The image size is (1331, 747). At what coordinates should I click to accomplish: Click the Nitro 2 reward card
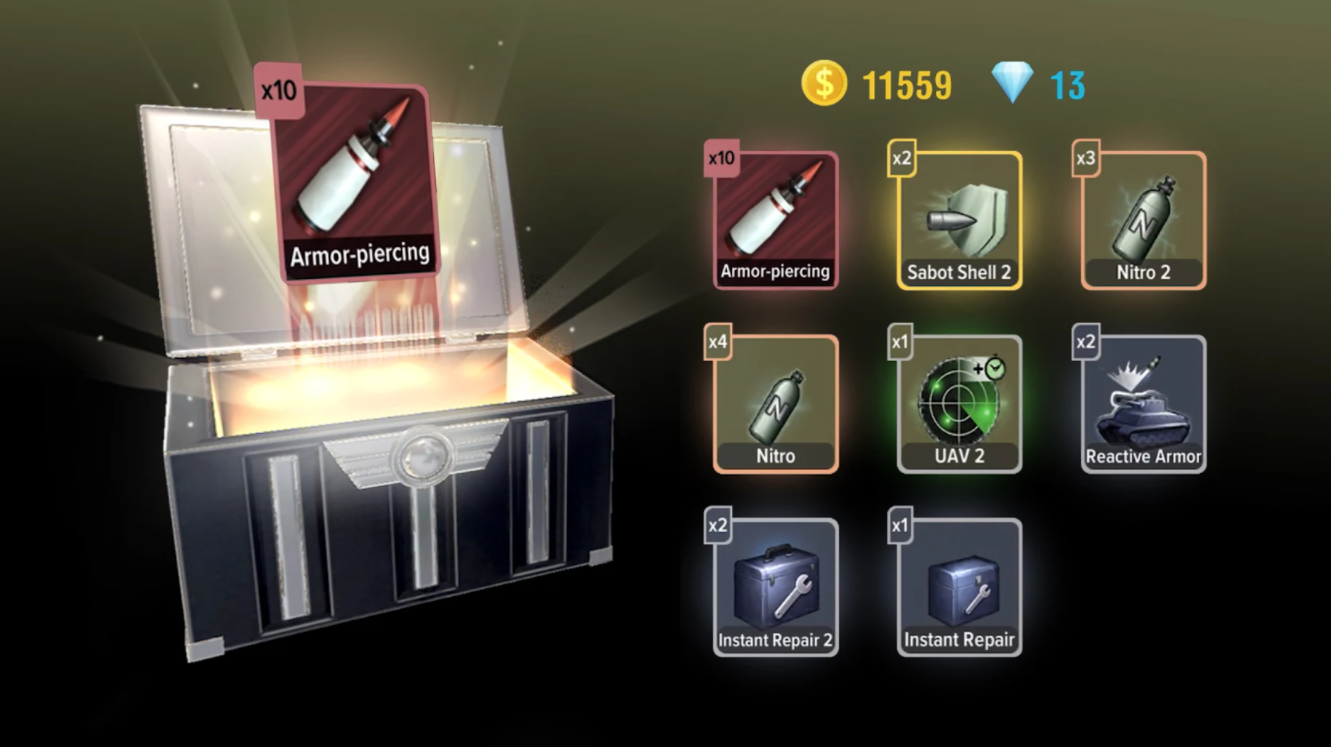click(x=1143, y=220)
